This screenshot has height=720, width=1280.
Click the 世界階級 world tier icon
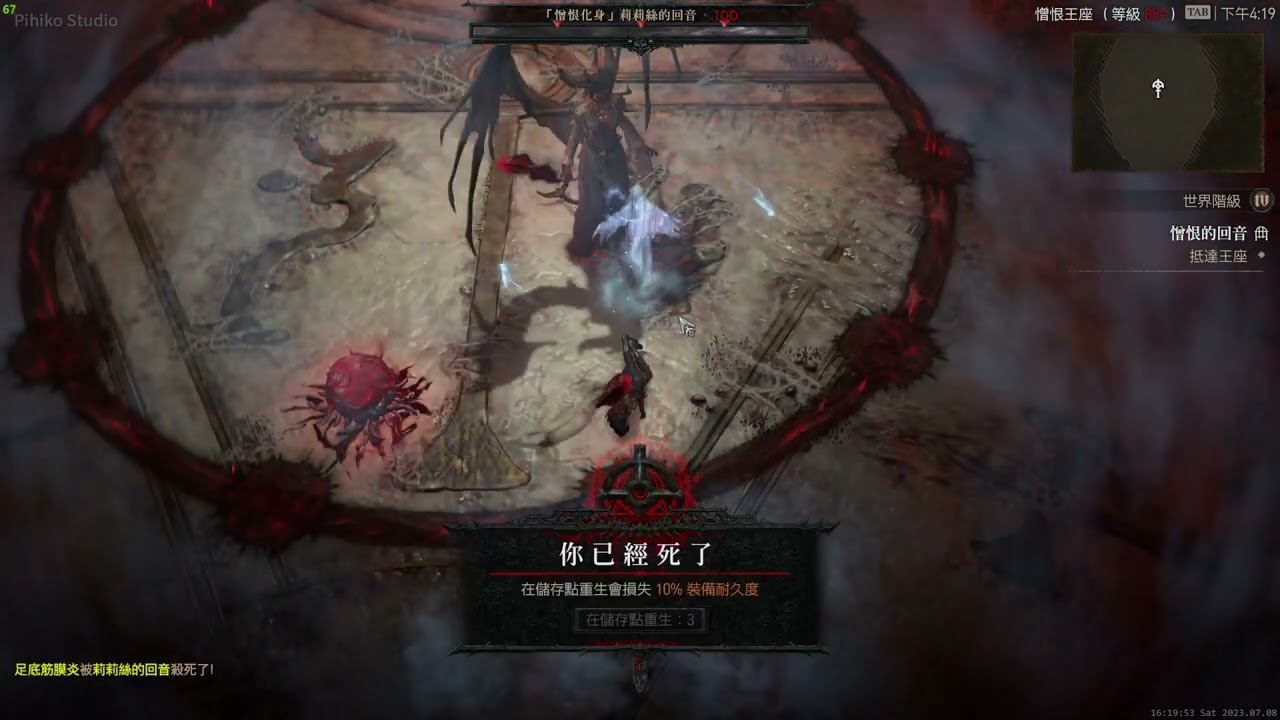1261,201
